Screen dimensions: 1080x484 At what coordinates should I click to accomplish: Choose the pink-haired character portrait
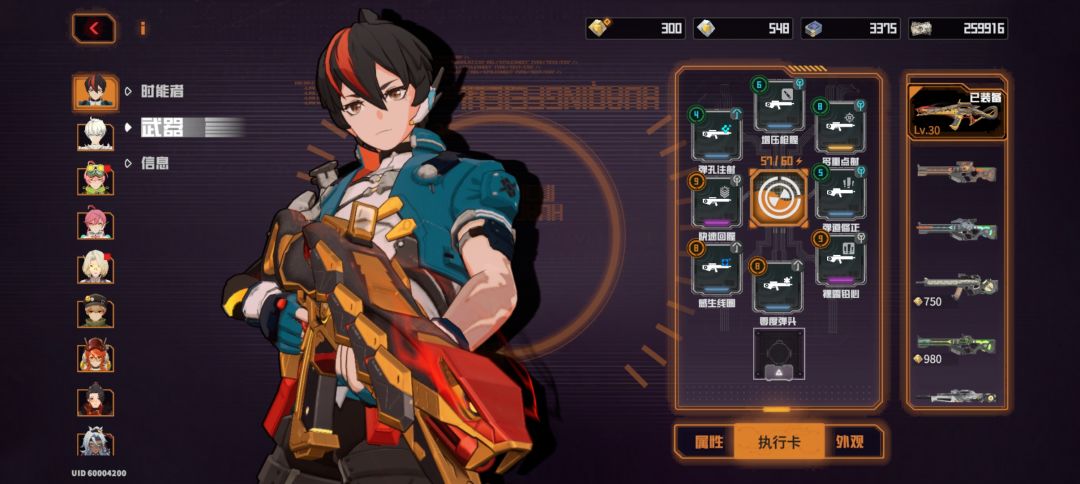tap(96, 222)
